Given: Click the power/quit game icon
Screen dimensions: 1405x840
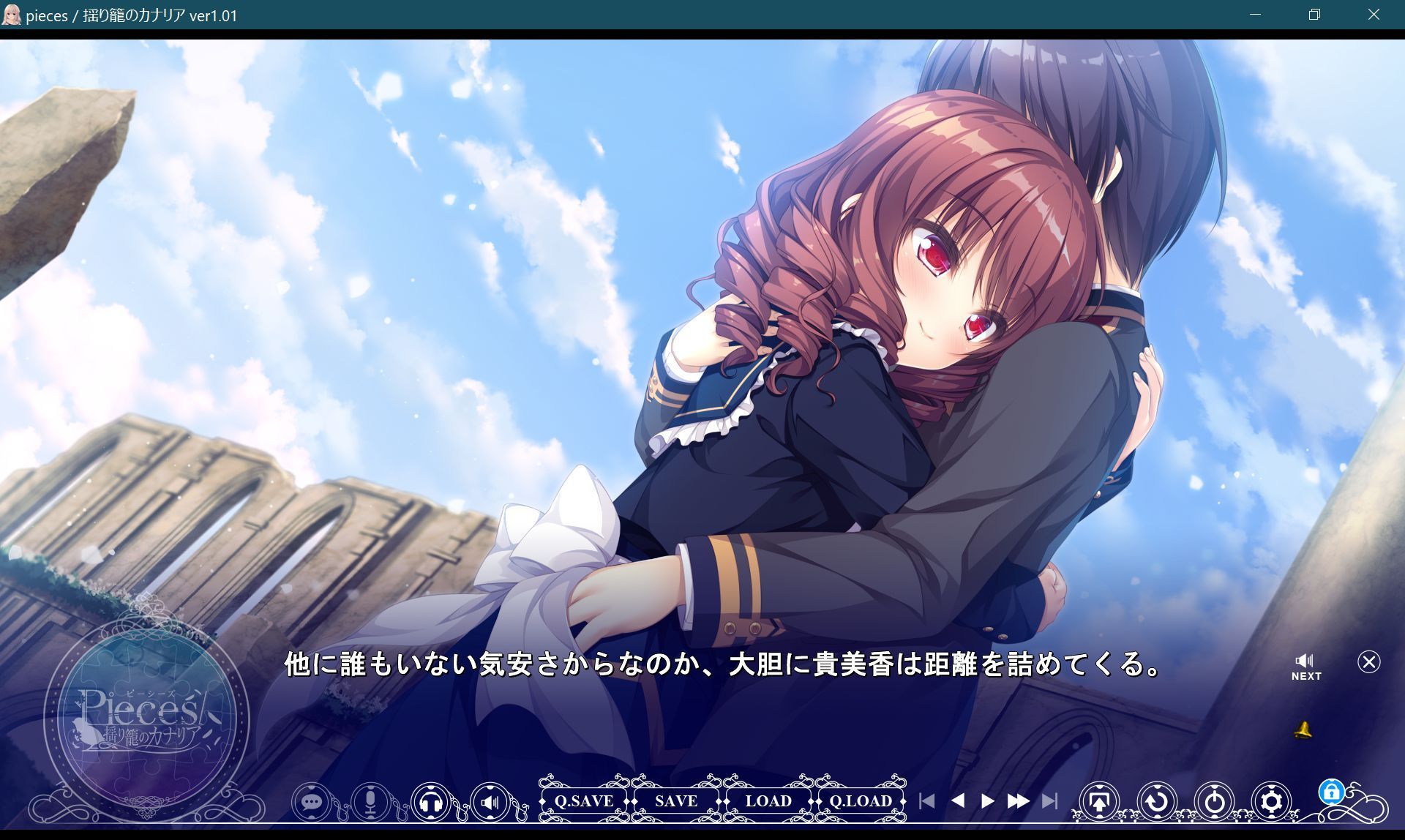Looking at the screenshot, I should 1213,802.
